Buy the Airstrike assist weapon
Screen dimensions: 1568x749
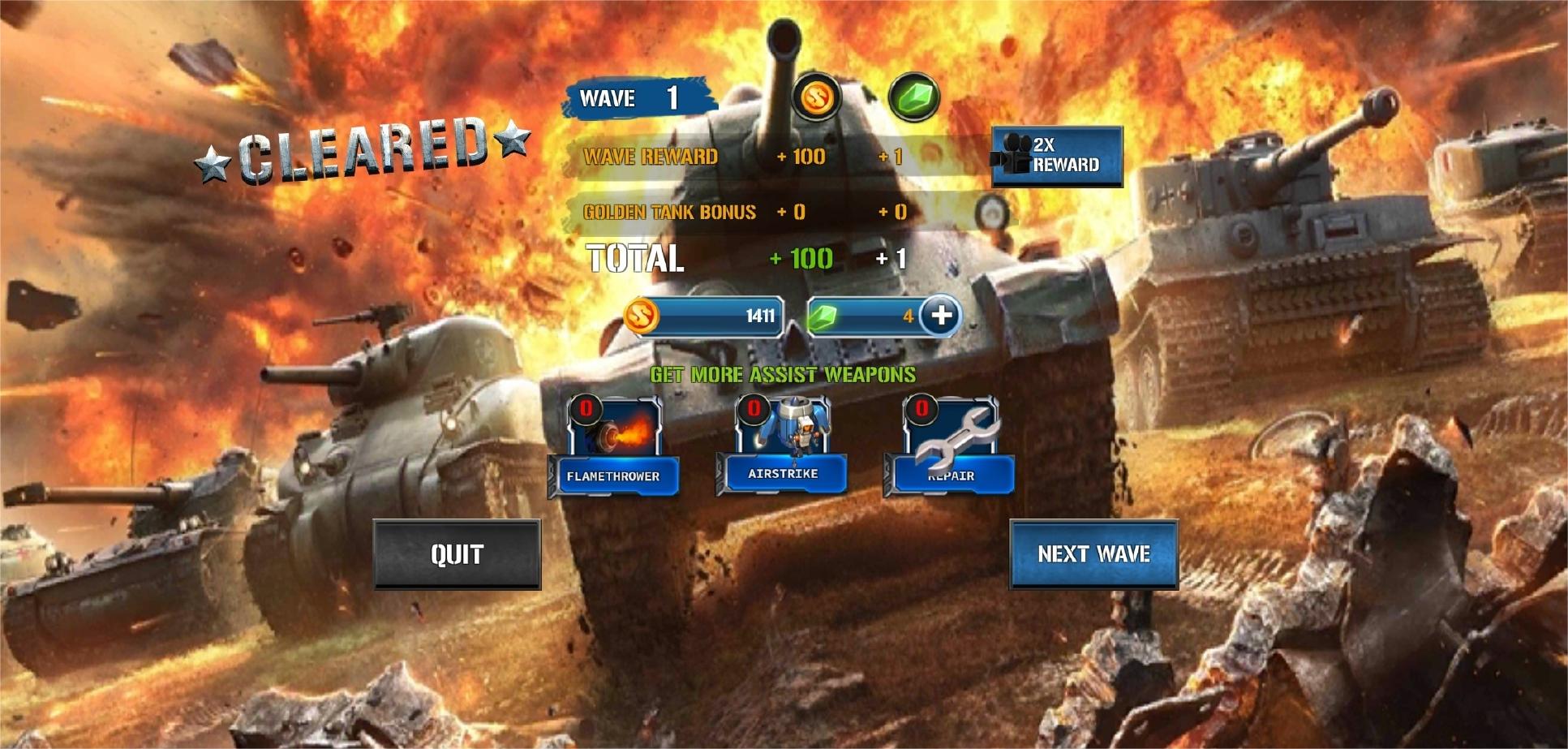click(x=782, y=446)
